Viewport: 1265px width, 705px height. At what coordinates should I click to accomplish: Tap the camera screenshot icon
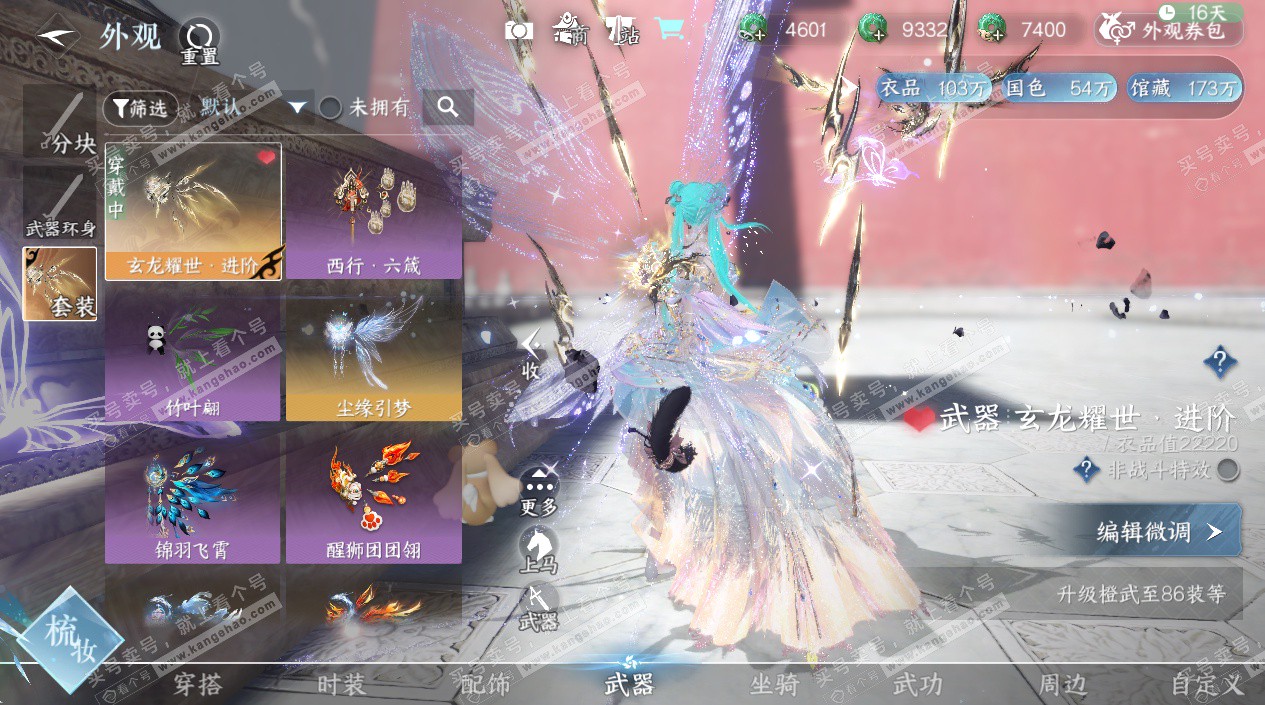pos(519,30)
